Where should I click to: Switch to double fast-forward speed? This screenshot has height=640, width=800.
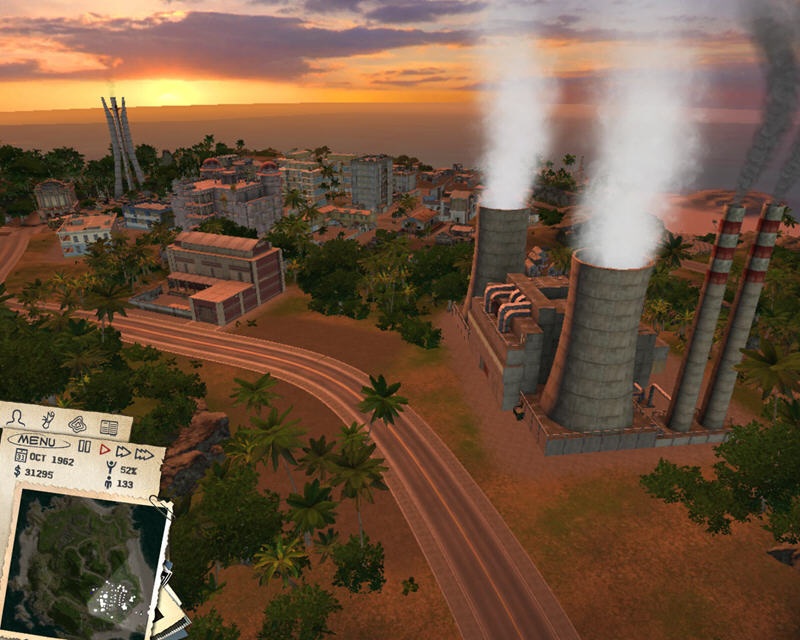(x=123, y=451)
